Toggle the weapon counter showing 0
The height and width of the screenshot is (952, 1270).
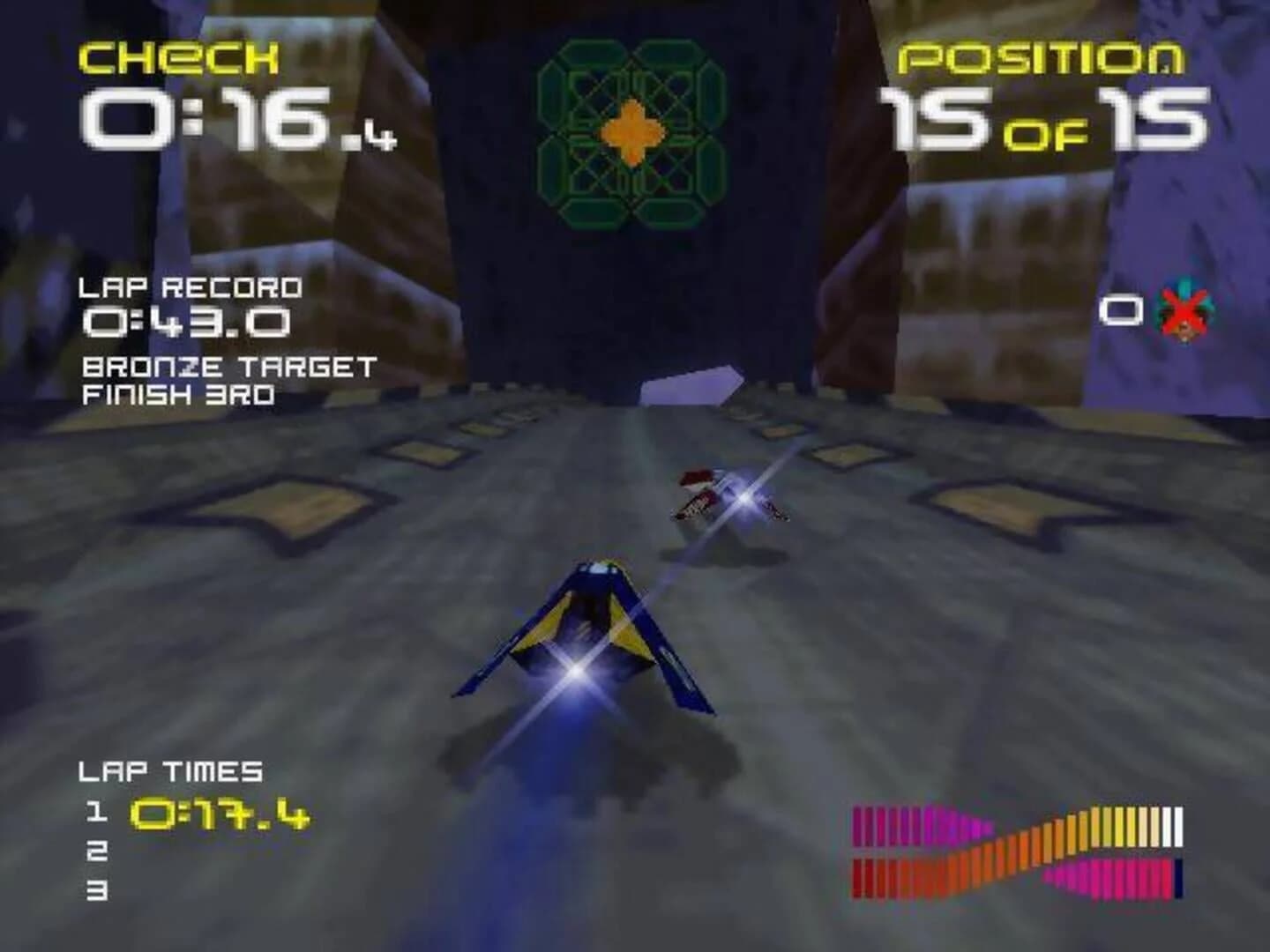tap(1120, 310)
